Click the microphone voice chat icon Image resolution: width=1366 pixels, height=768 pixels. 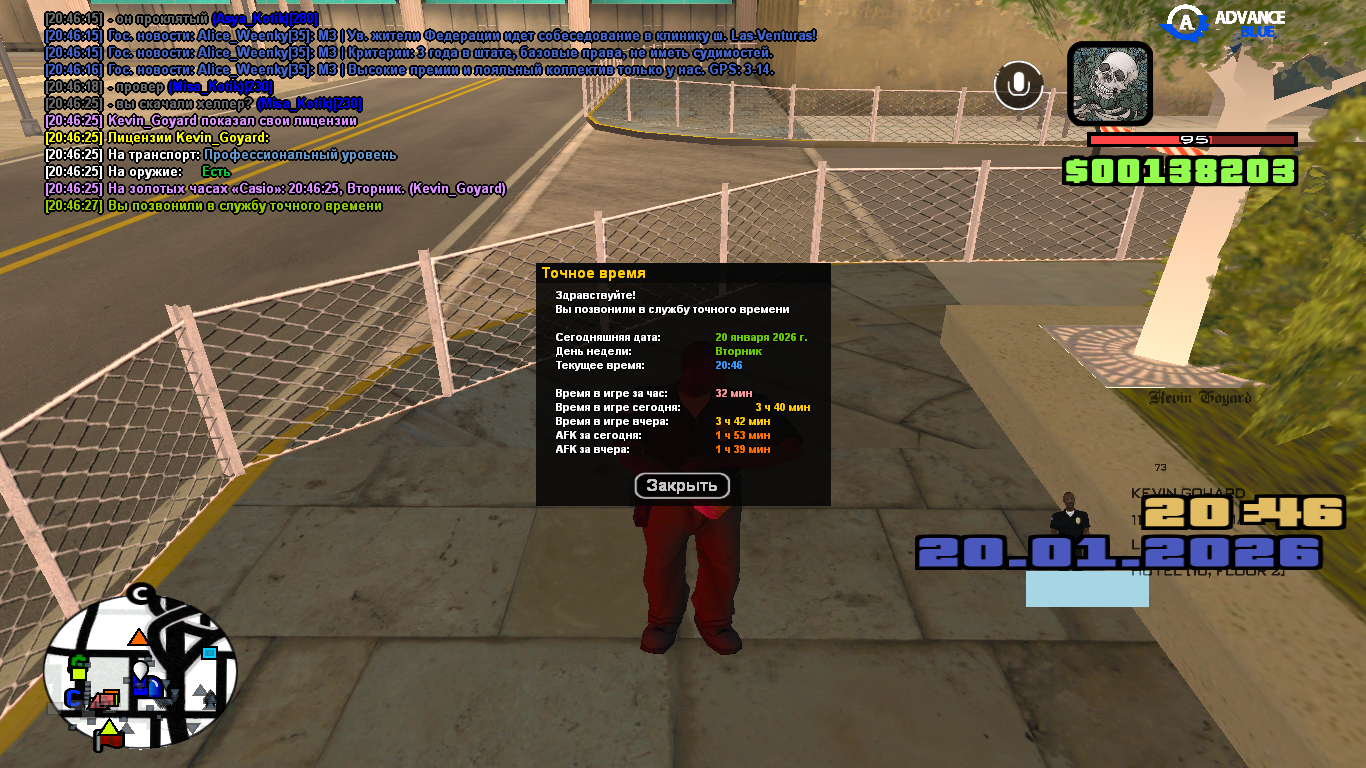pyautogui.click(x=1018, y=86)
